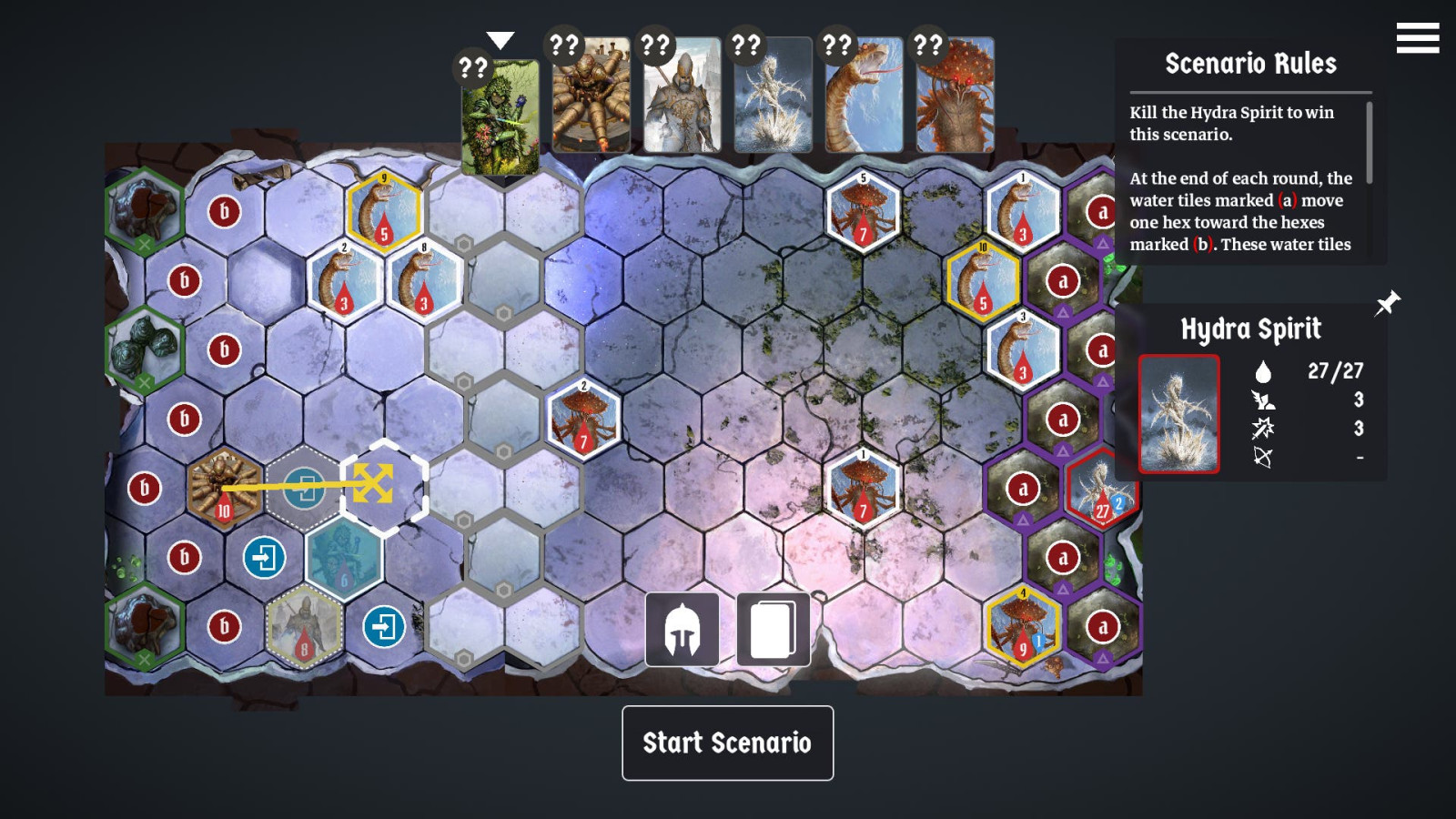Select the knight hero tile with 8 health
Screen dimensions: 1456x819
coord(304,627)
